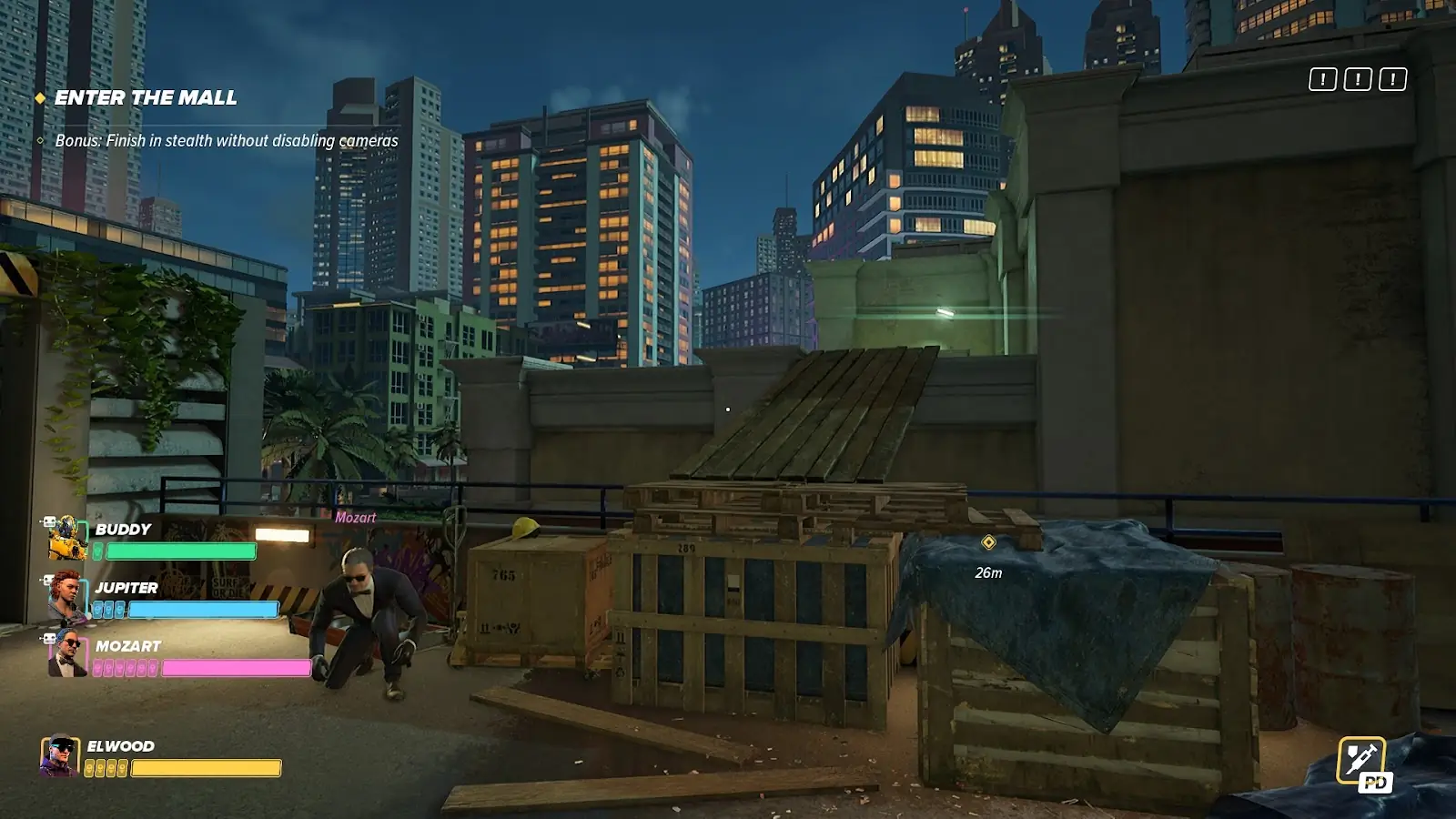1456x819 pixels.
Task: Click the 26m objective waypoint marker
Action: [988, 542]
